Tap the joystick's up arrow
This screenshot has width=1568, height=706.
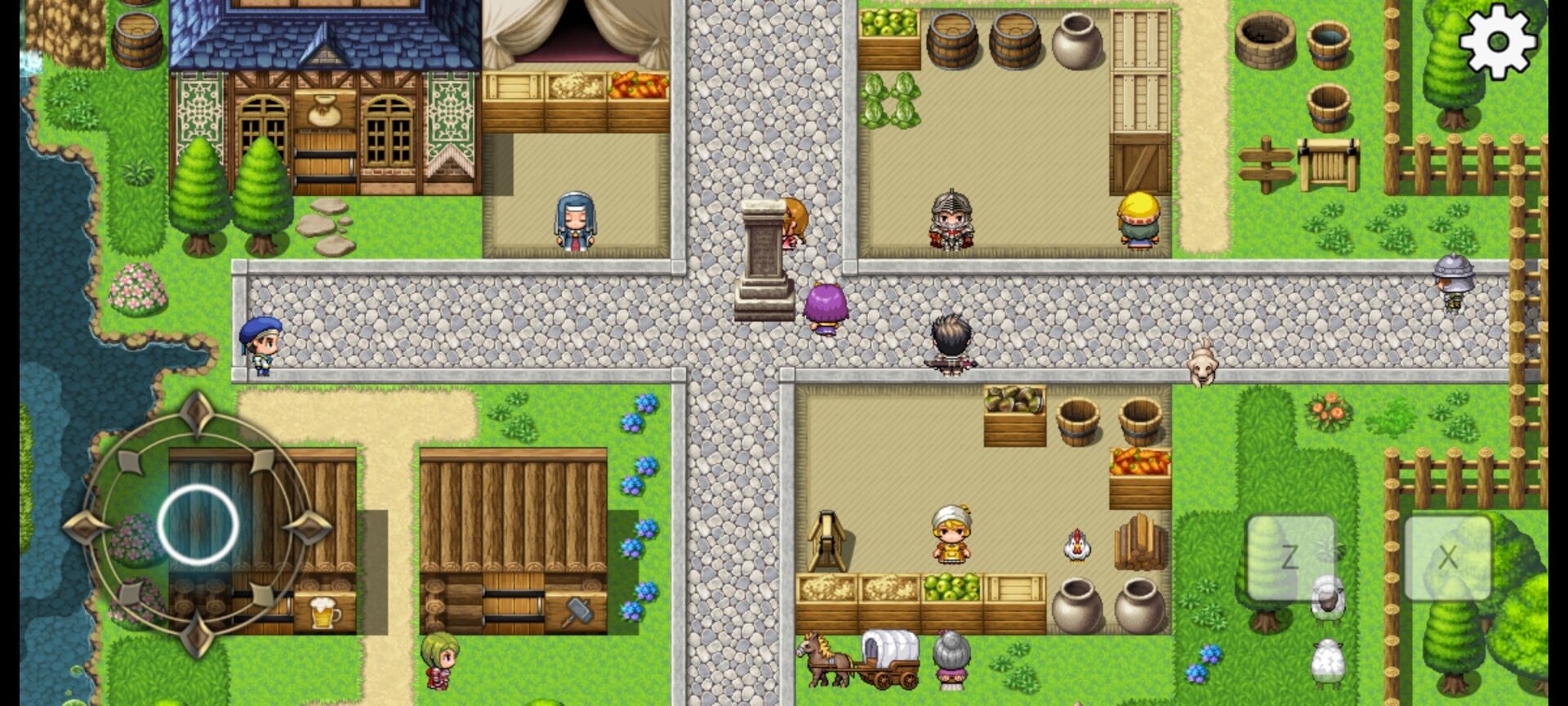tap(197, 413)
